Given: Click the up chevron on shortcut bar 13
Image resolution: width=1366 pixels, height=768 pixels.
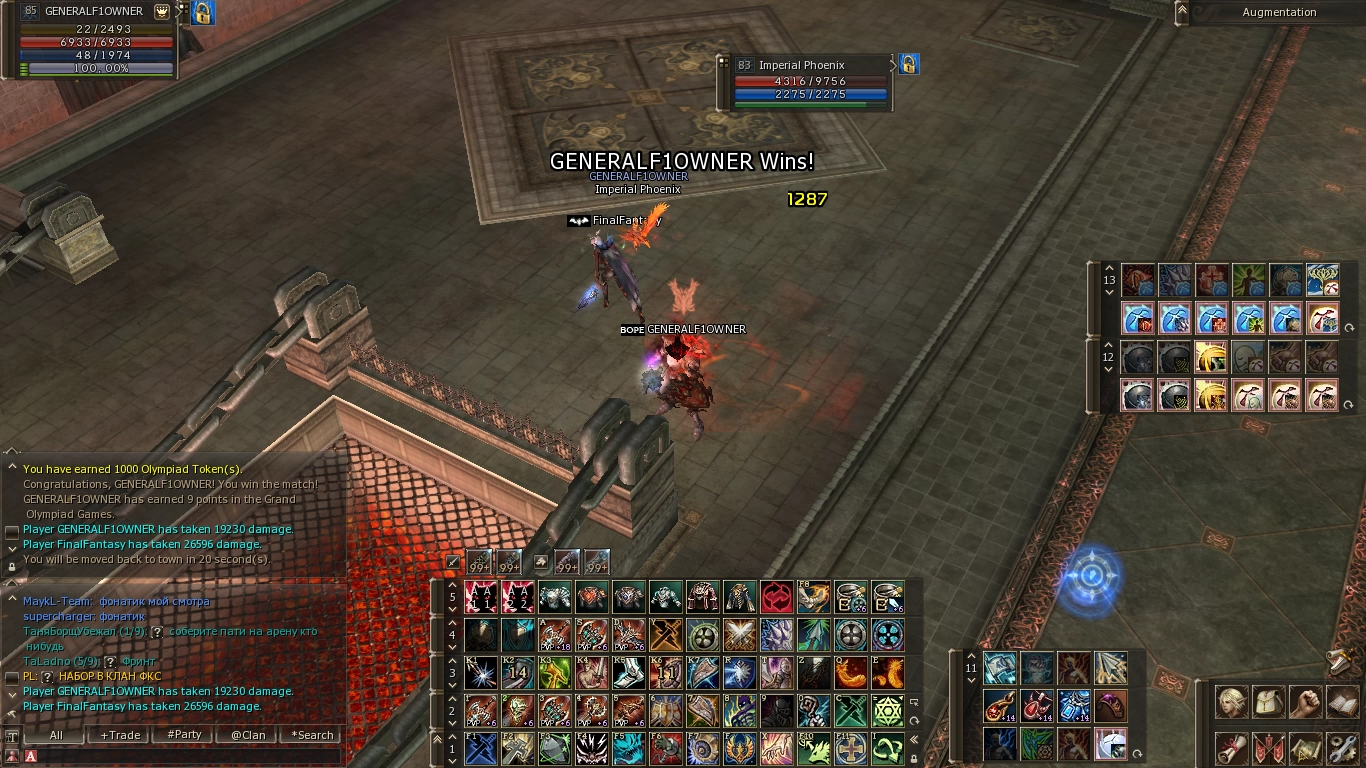Looking at the screenshot, I should pyautogui.click(x=1109, y=269).
